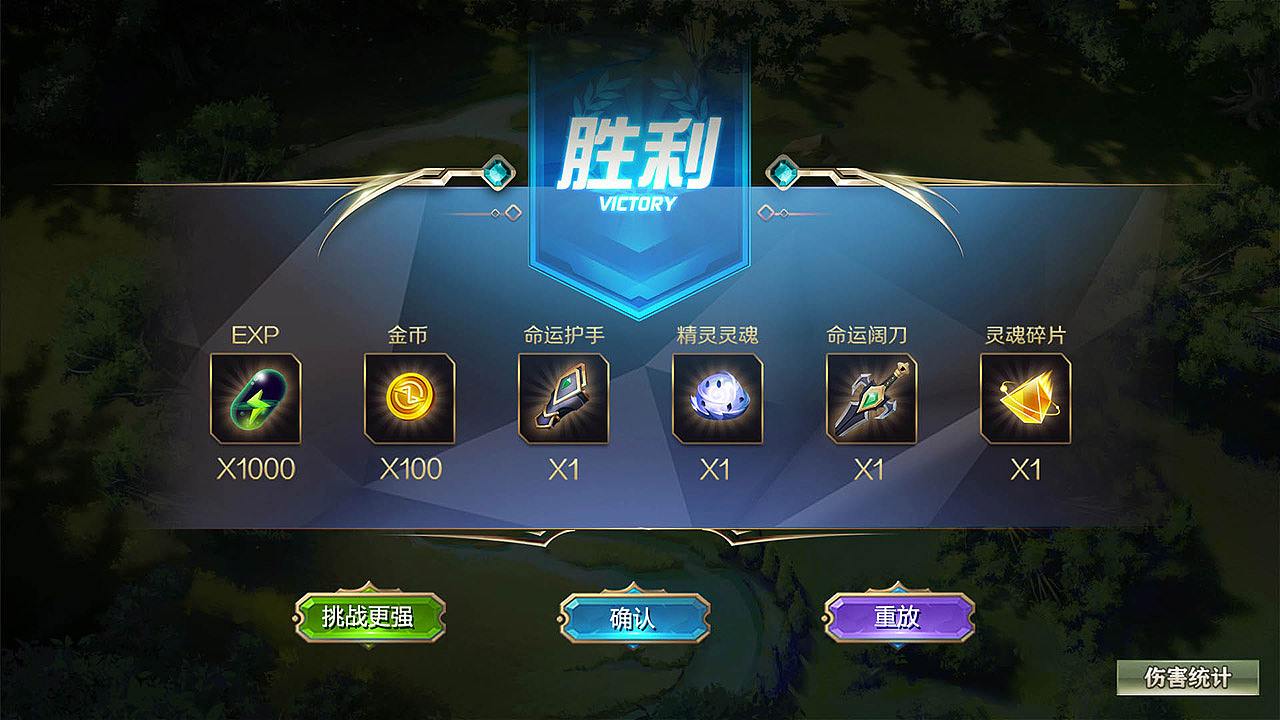1280x720 pixels.
Task: Click the X1000 quantity under EXP
Action: [x=255, y=467]
